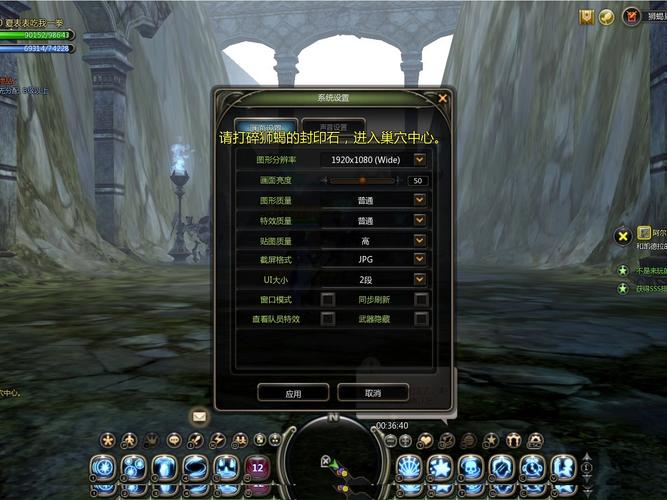Toggle the 查看队员特效 checkbox
This screenshot has width=667, height=500.
point(327,319)
